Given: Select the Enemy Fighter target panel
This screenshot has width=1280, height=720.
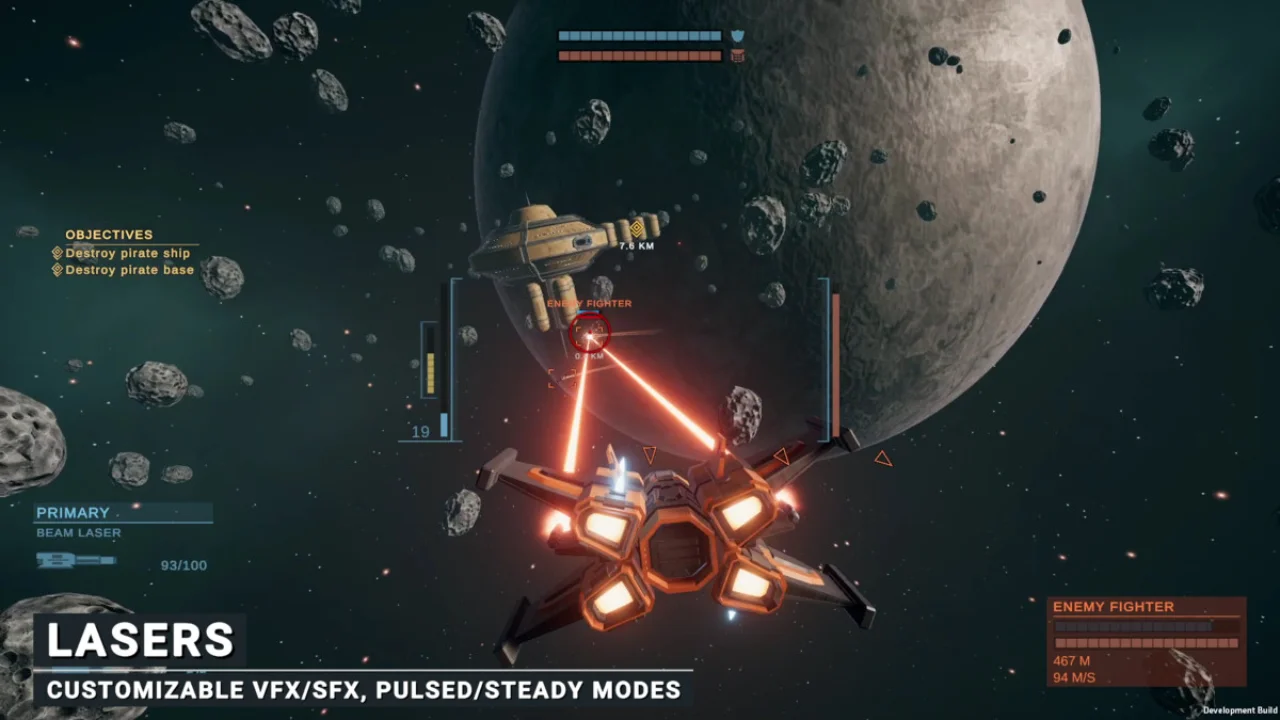Looking at the screenshot, I should (1146, 641).
